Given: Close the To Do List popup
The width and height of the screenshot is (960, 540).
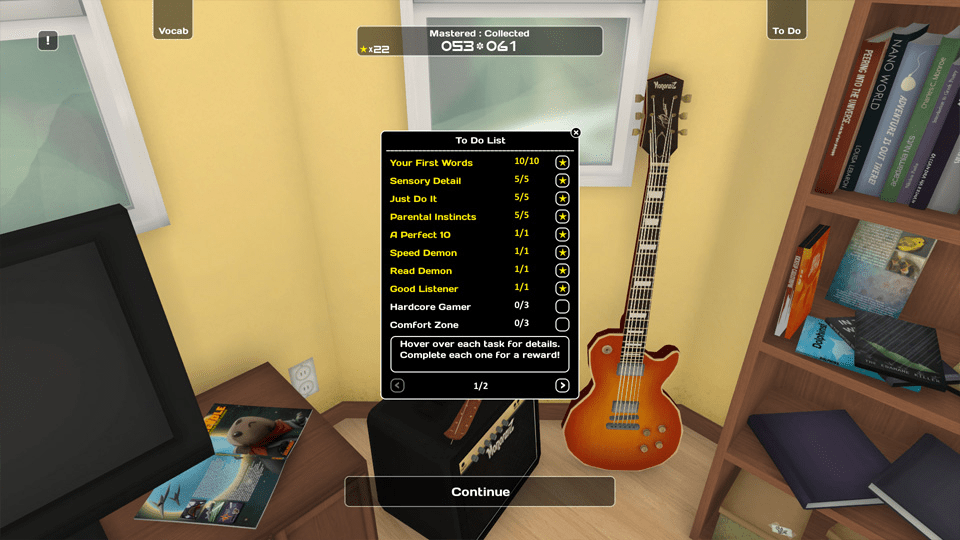Looking at the screenshot, I should coord(576,132).
